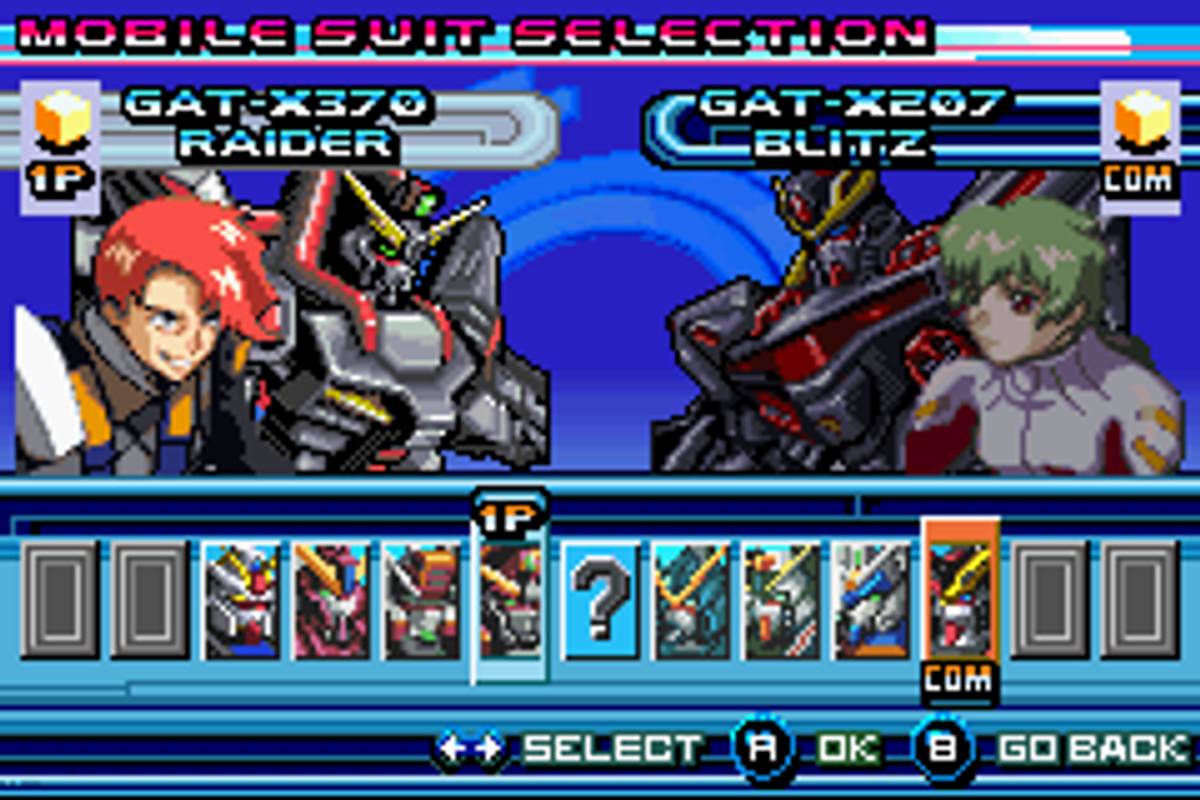The height and width of the screenshot is (800, 1200).
Task: Pick the white Gundam with red chin tile
Action: [x=241, y=600]
